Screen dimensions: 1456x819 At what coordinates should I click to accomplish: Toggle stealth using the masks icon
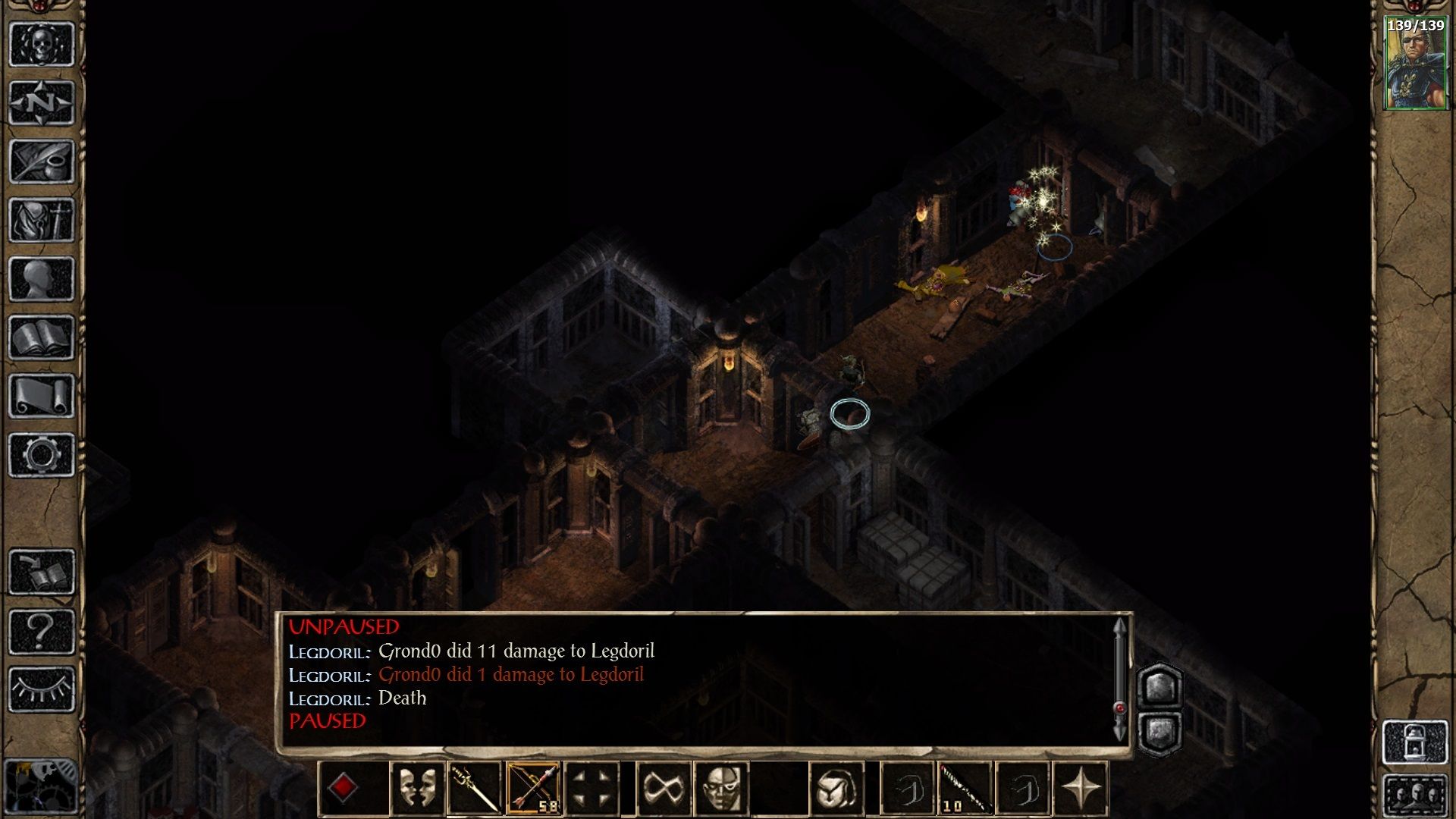click(x=419, y=787)
